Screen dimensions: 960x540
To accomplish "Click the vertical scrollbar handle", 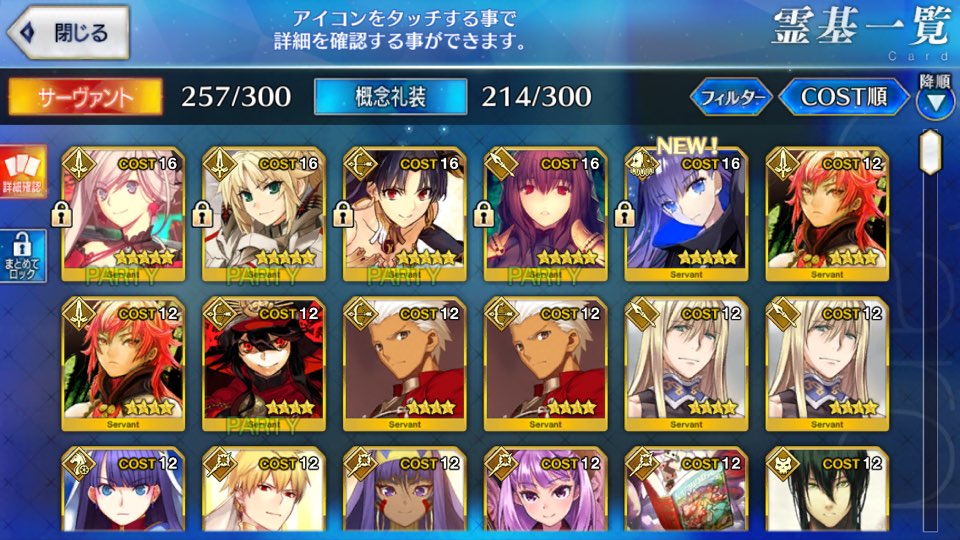I will [x=931, y=152].
